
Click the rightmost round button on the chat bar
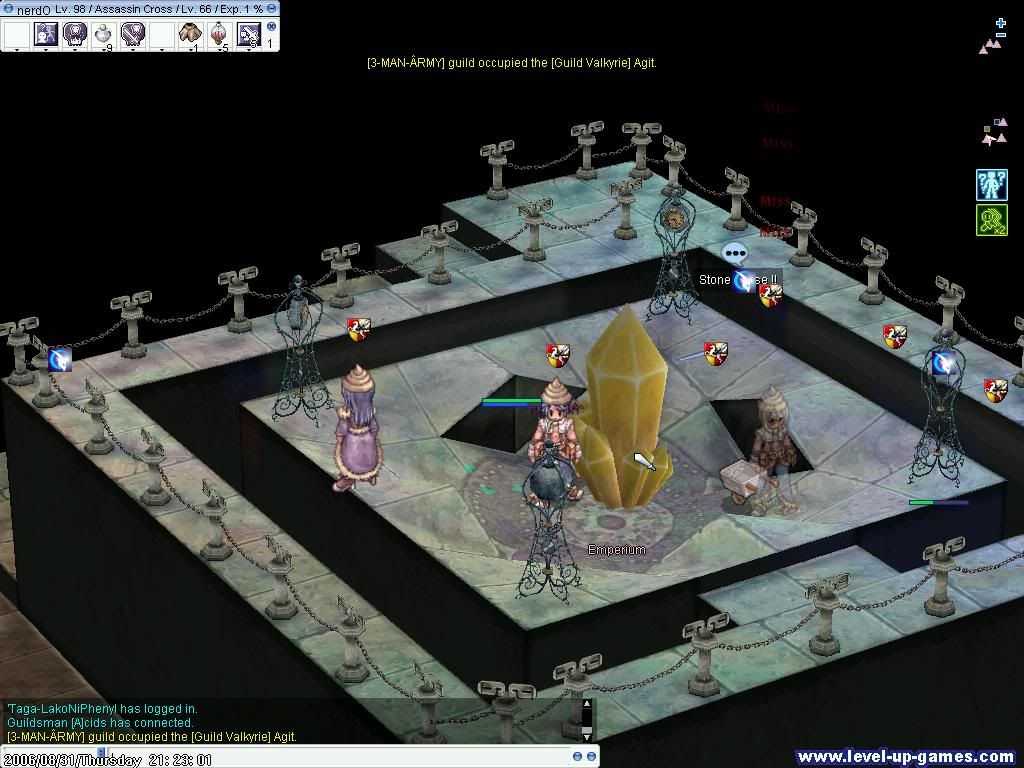[591, 757]
